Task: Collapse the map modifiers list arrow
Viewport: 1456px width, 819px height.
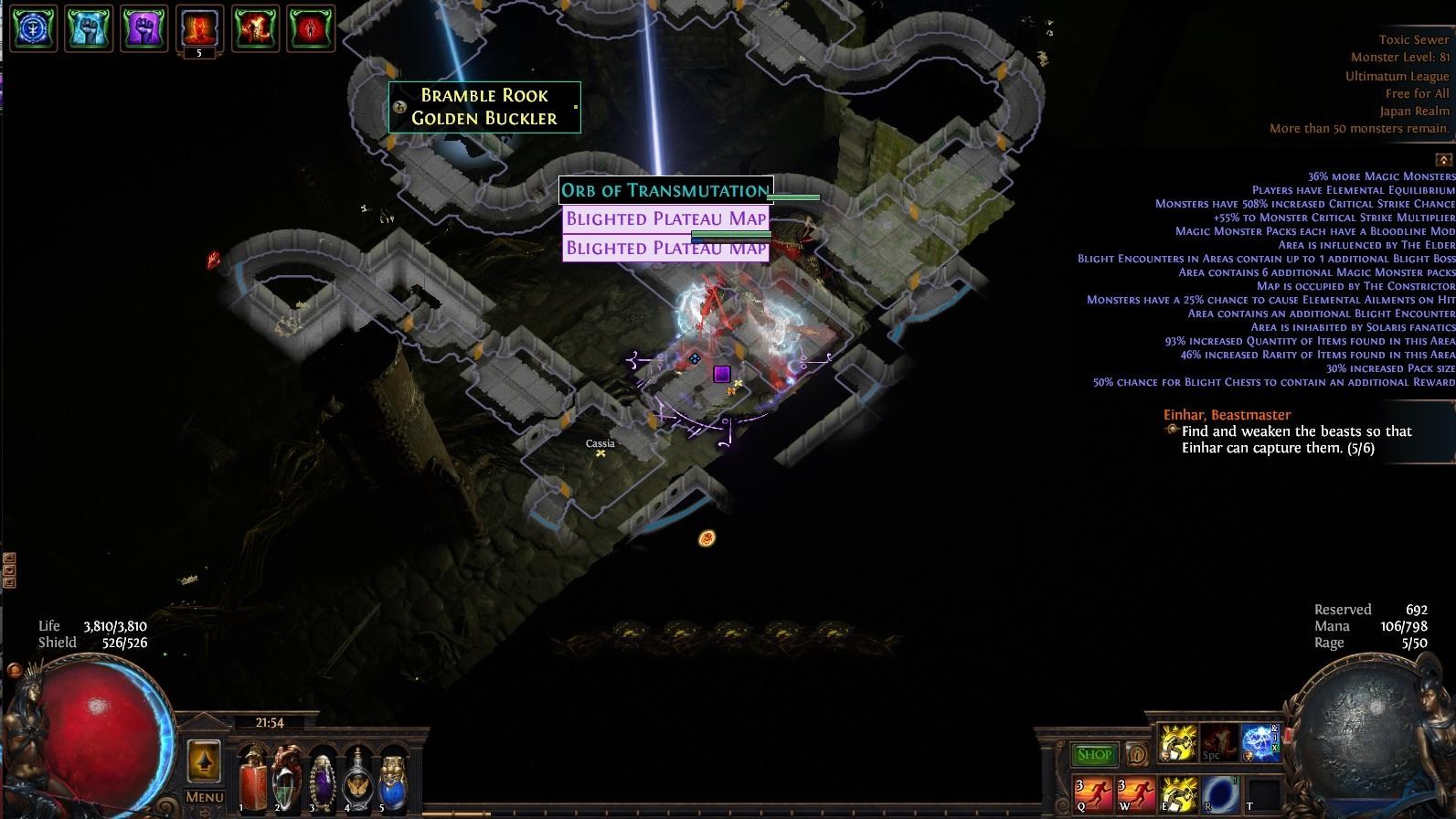Action: (x=1444, y=159)
